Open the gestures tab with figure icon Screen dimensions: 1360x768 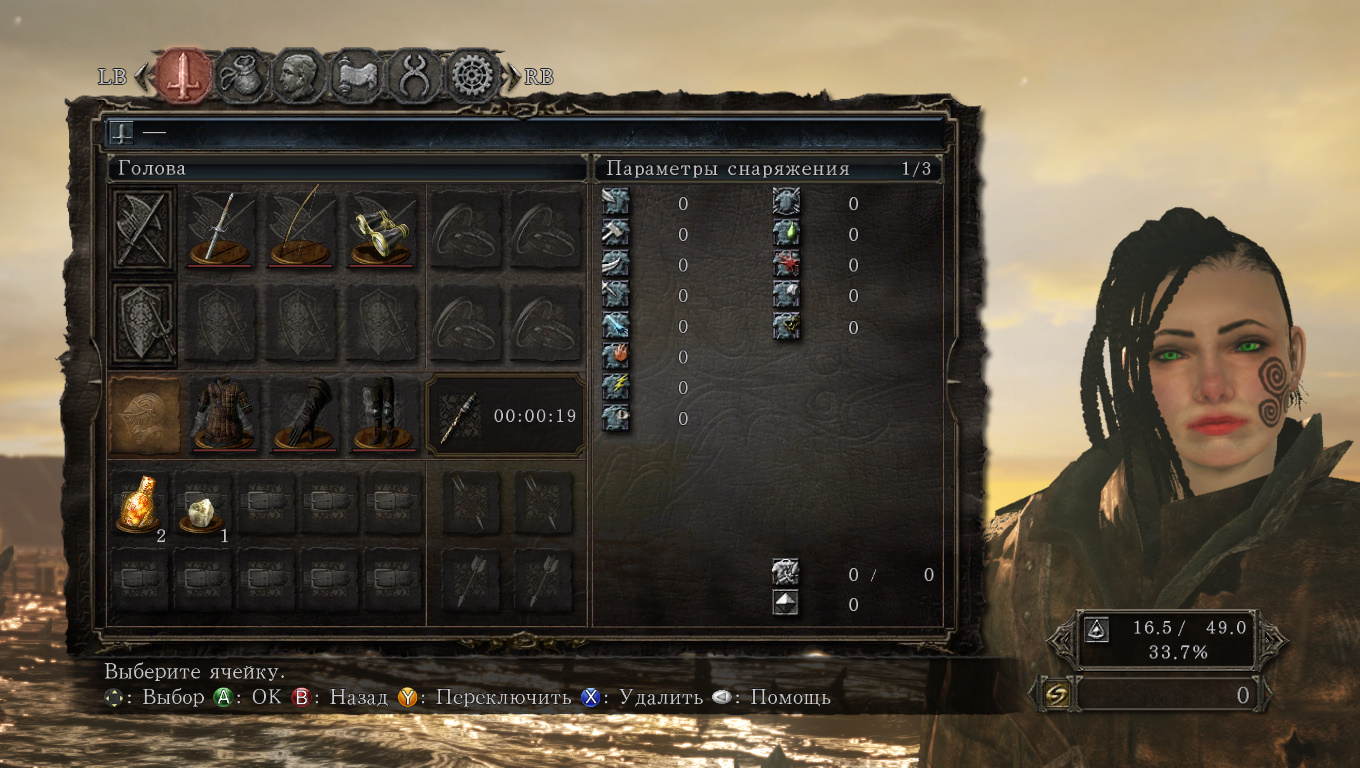[415, 76]
